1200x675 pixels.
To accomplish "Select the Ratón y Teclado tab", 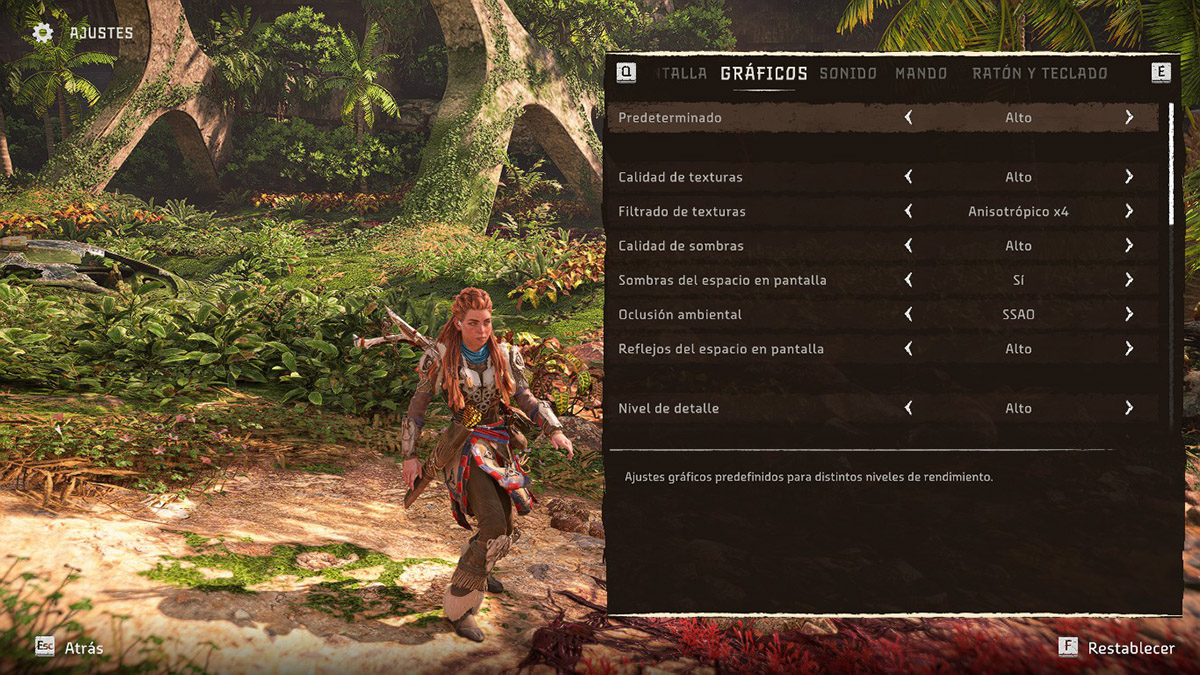I will point(1040,73).
